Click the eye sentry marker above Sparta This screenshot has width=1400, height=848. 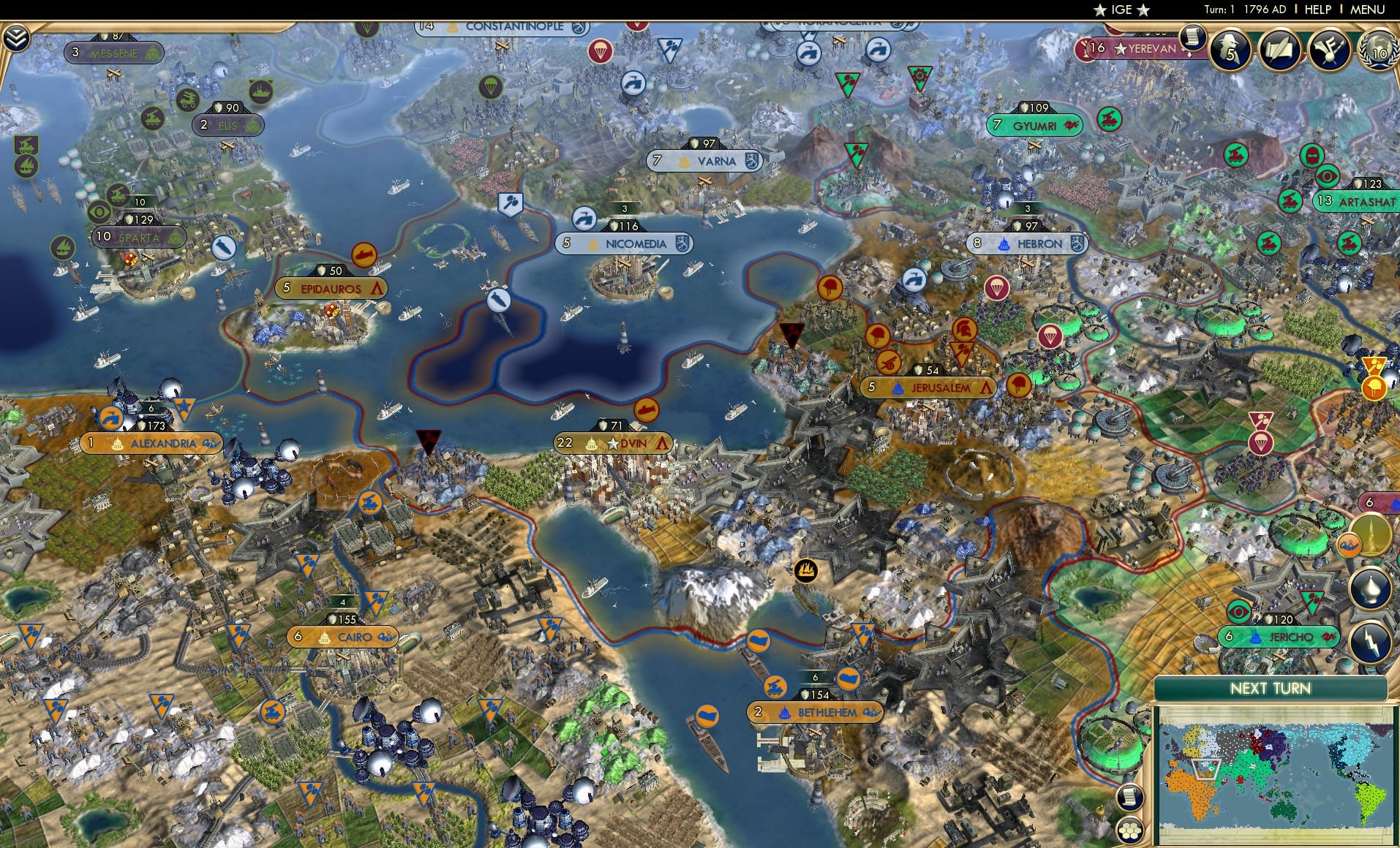pos(98,211)
